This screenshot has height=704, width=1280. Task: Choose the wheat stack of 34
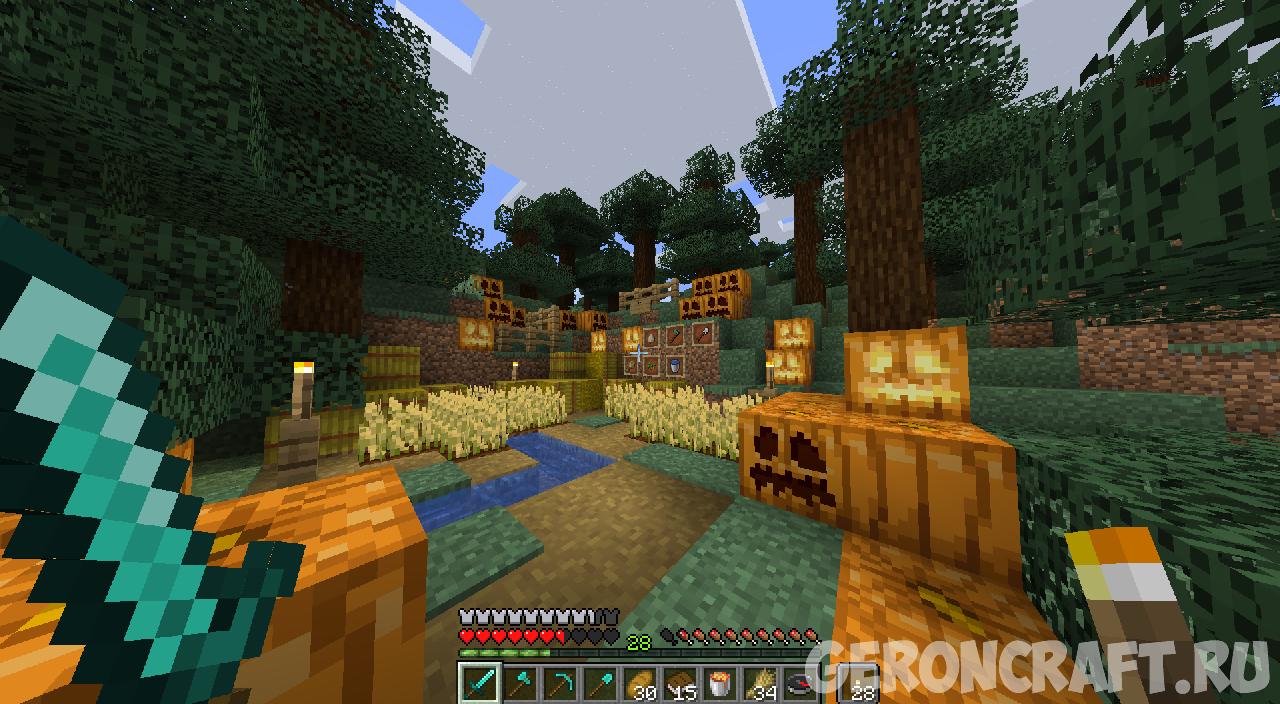point(758,683)
